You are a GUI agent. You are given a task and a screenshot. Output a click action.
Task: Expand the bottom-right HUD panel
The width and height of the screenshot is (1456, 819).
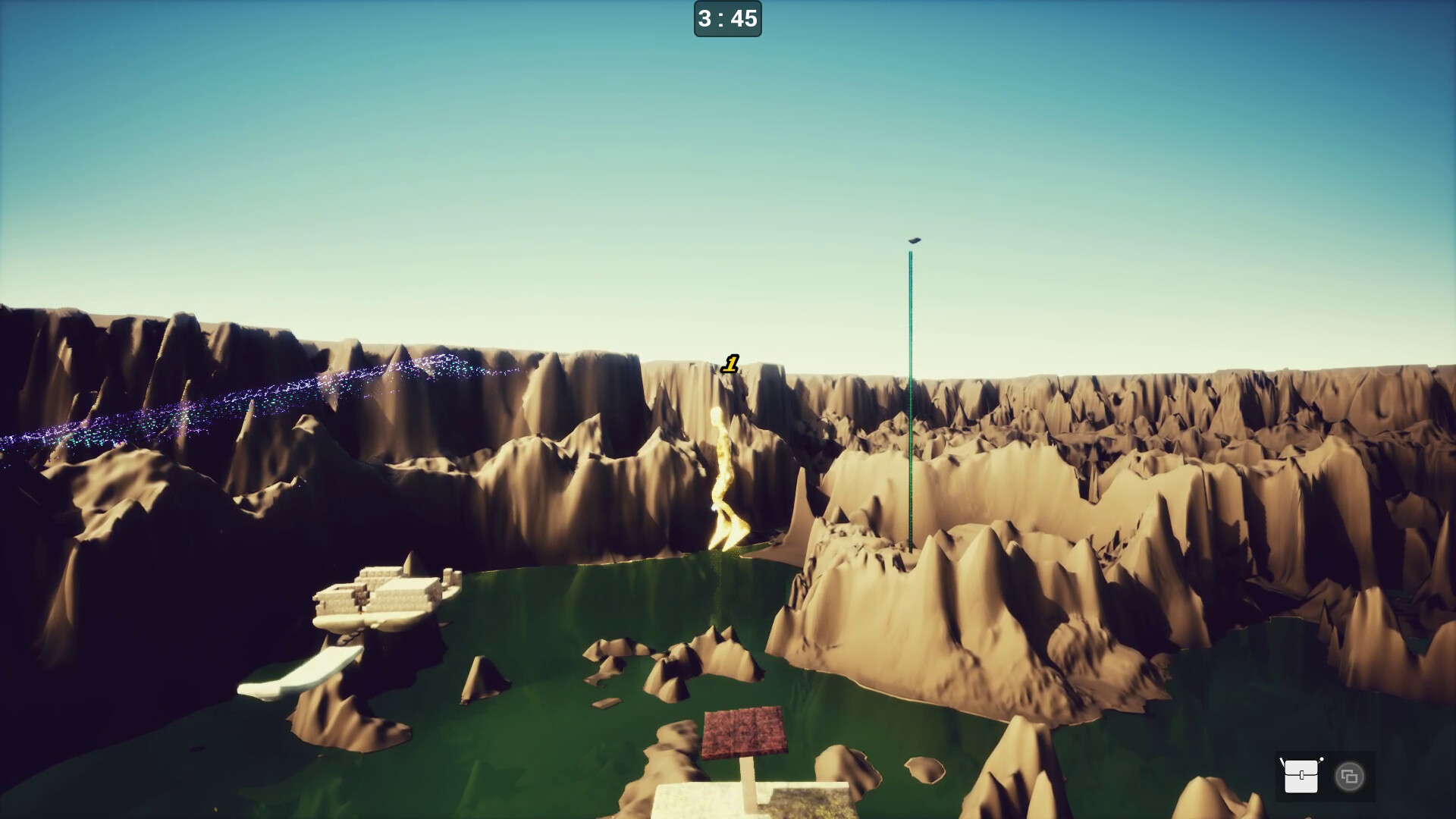(1326, 776)
